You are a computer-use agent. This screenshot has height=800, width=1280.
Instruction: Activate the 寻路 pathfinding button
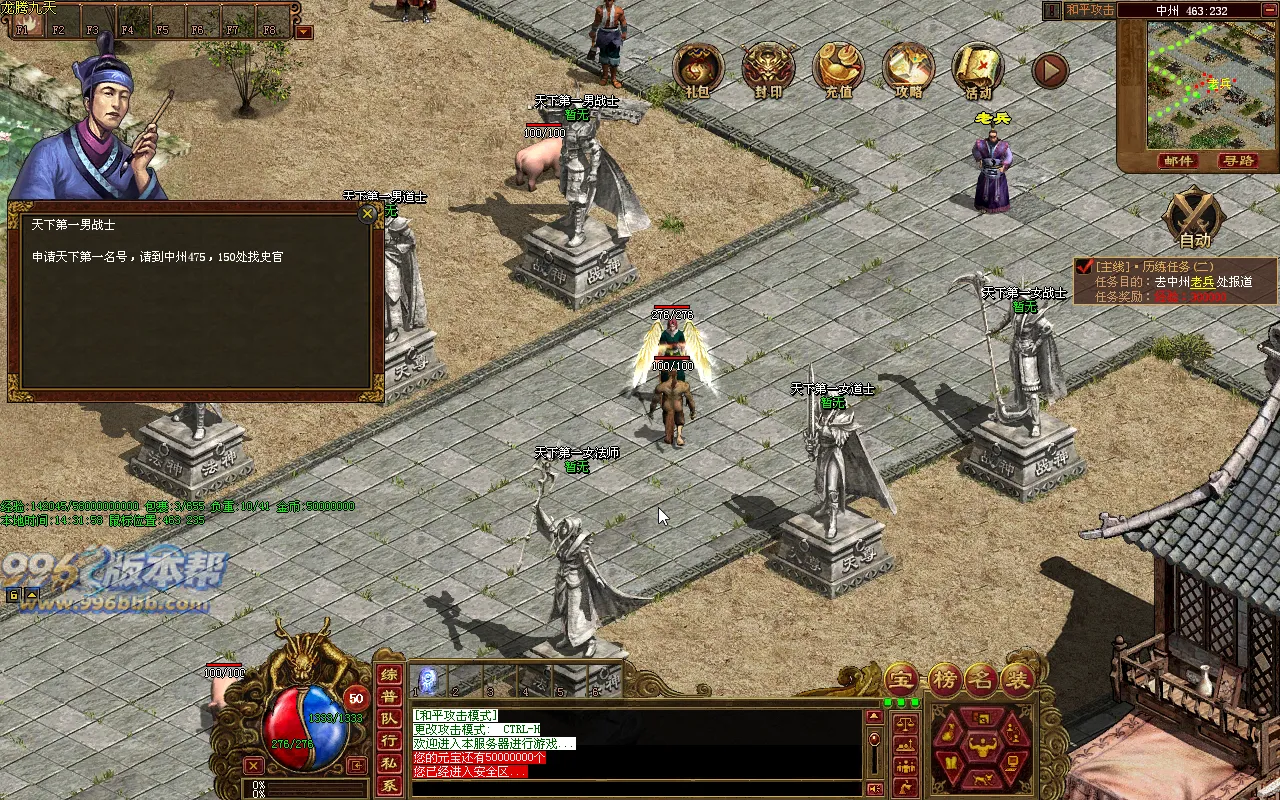1237,161
